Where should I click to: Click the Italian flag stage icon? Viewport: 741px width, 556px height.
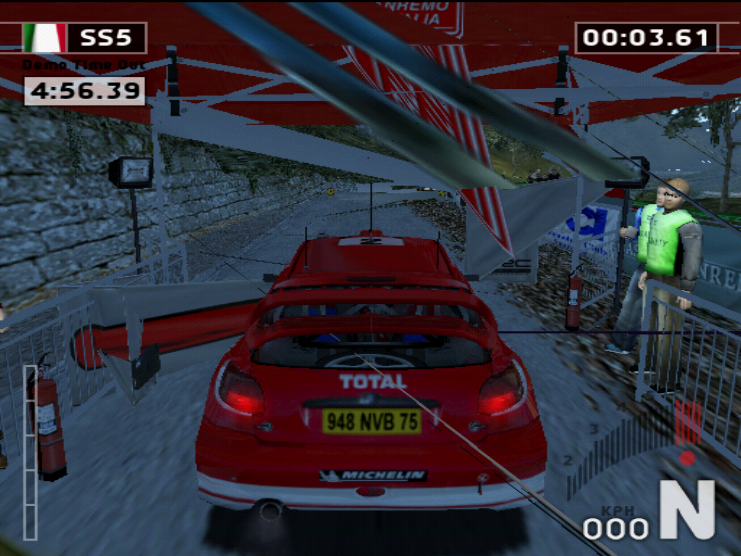[44, 38]
